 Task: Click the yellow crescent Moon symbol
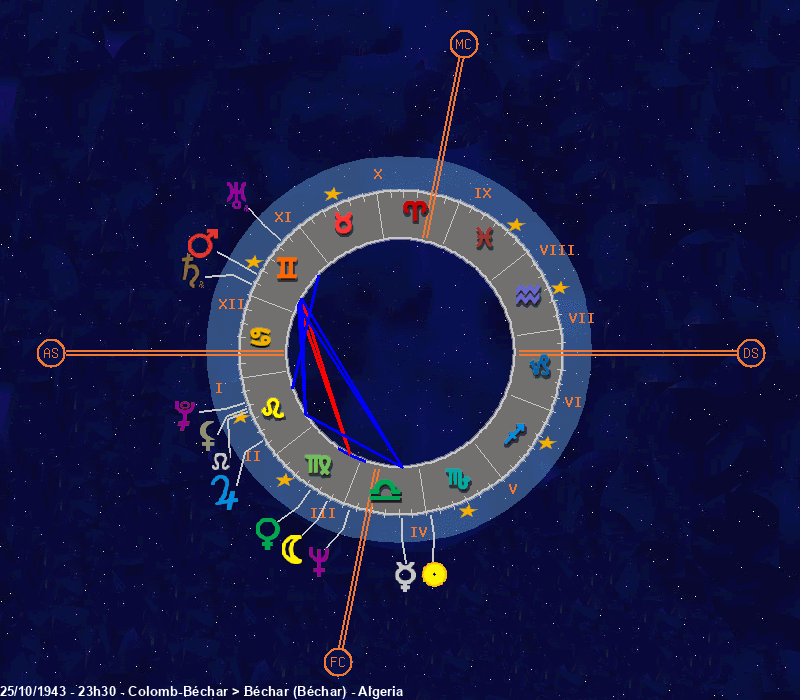pos(292,548)
